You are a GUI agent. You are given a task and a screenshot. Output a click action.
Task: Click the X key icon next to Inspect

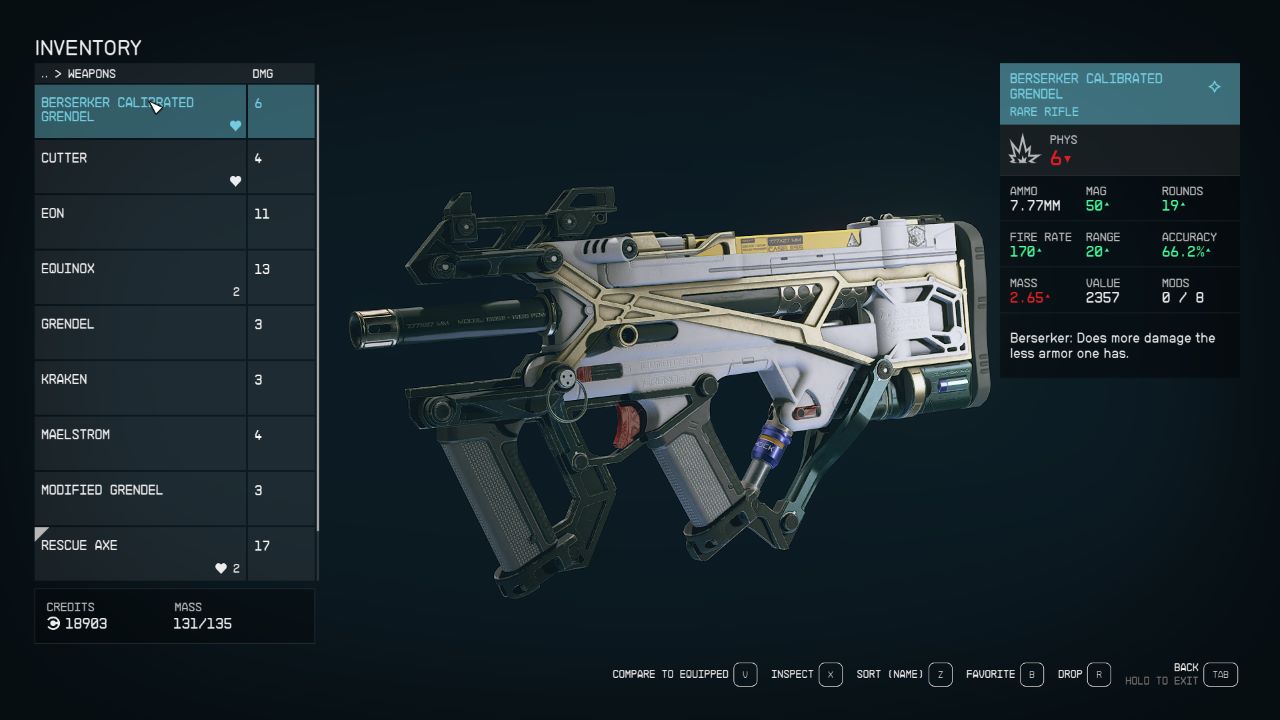(x=830, y=674)
